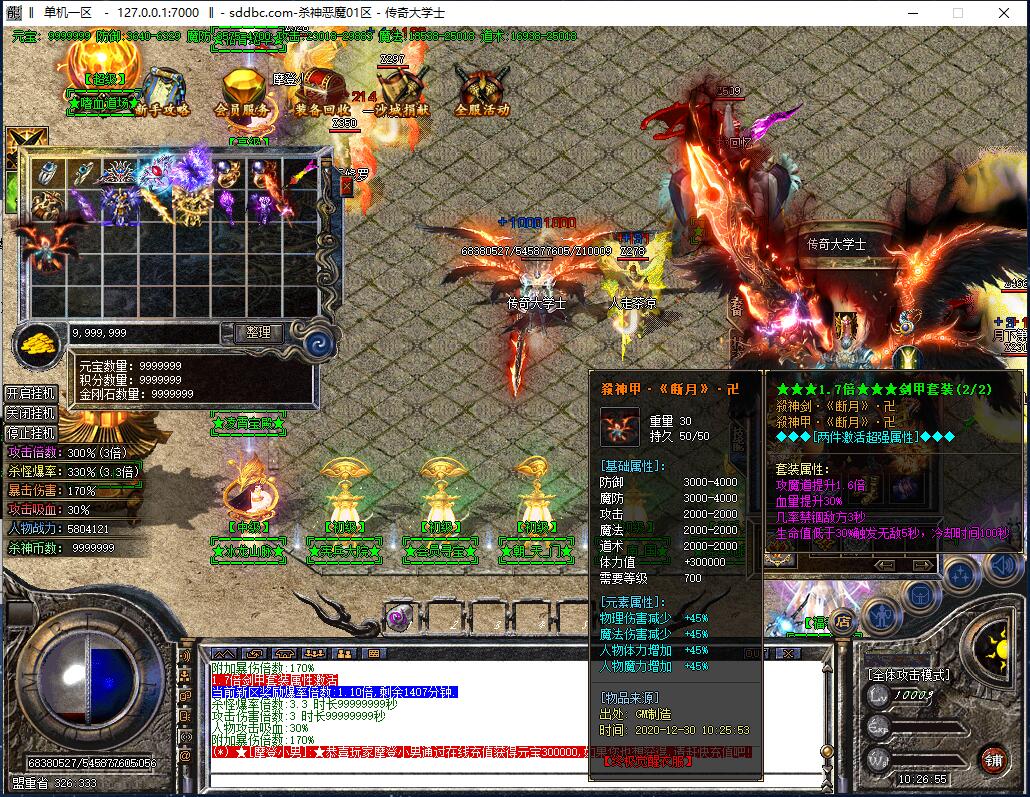Viewport: 1030px width, 797px height.
Task: Close the inventory bag with red X
Action: coord(346,186)
